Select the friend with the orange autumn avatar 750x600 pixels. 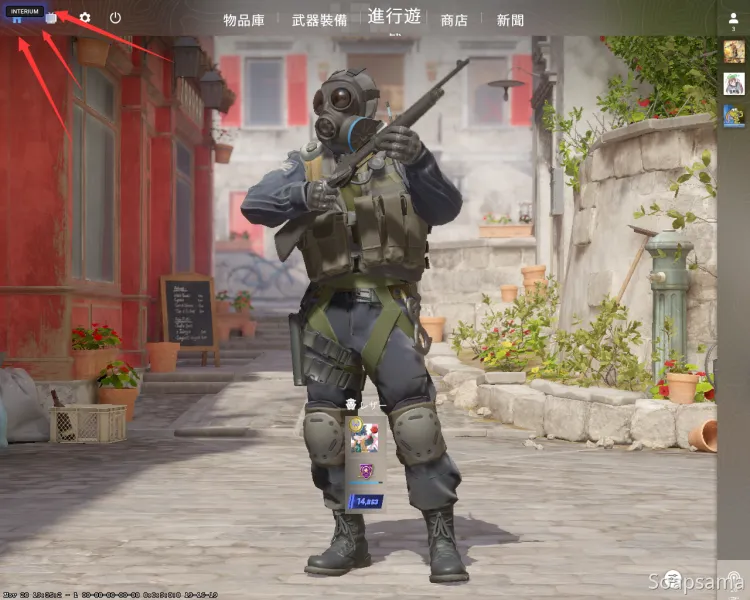(734, 51)
